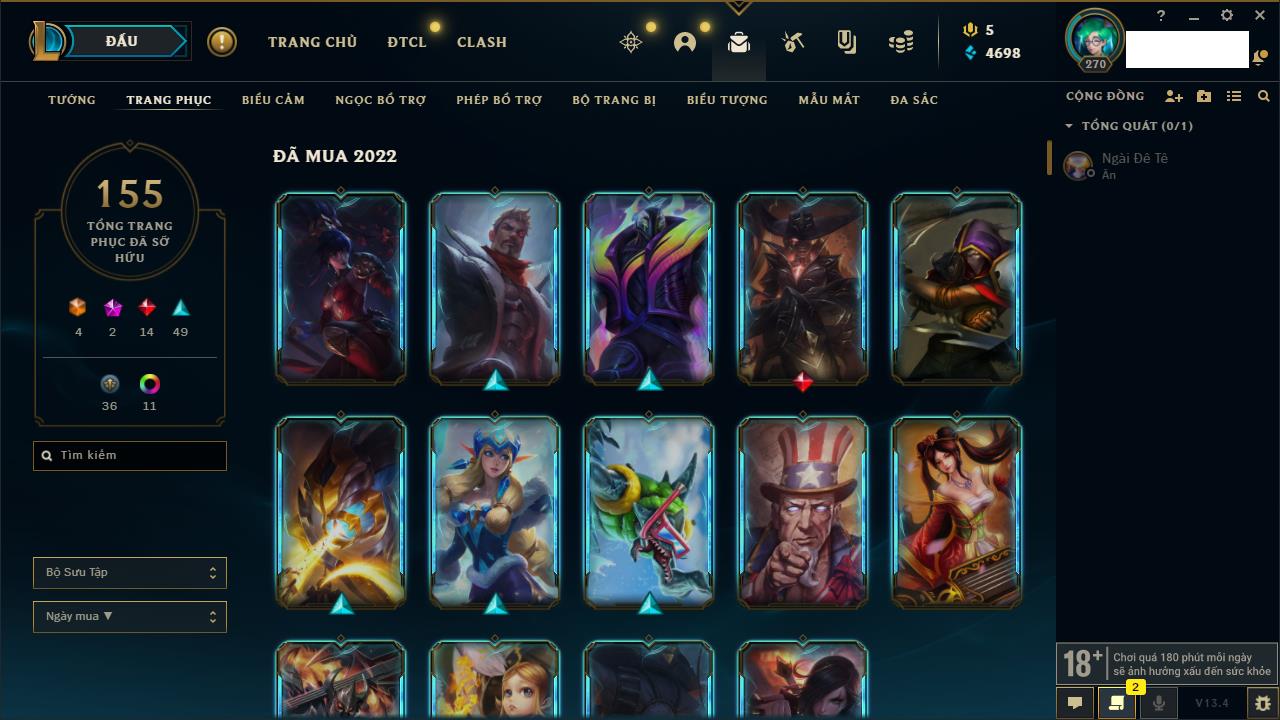Image resolution: width=1280 pixels, height=720 pixels.
Task: Go to the ĐTCL game mode
Action: (x=407, y=42)
